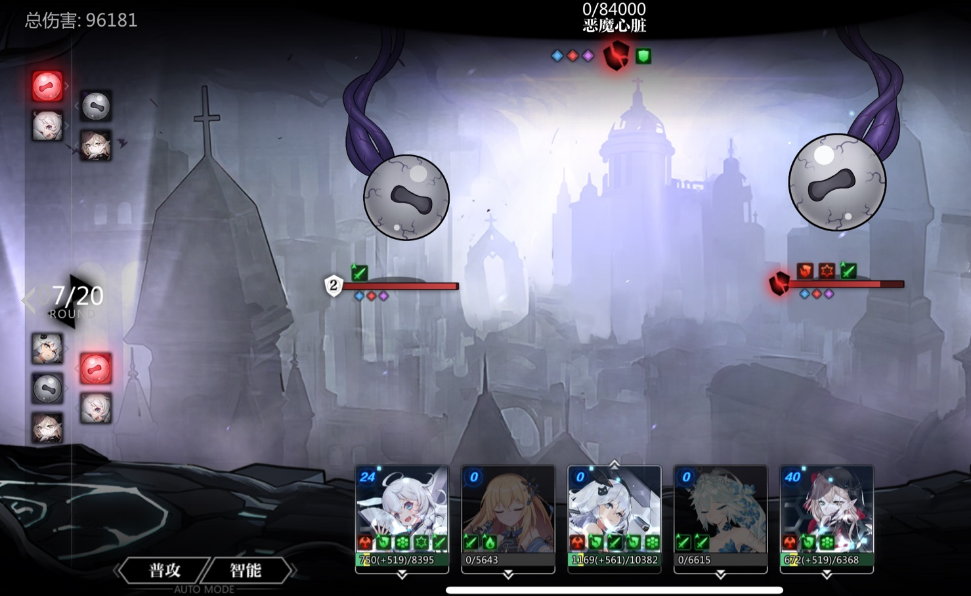
Task: Choose the red-hat girl card with 40 energy
Action: pos(826,508)
